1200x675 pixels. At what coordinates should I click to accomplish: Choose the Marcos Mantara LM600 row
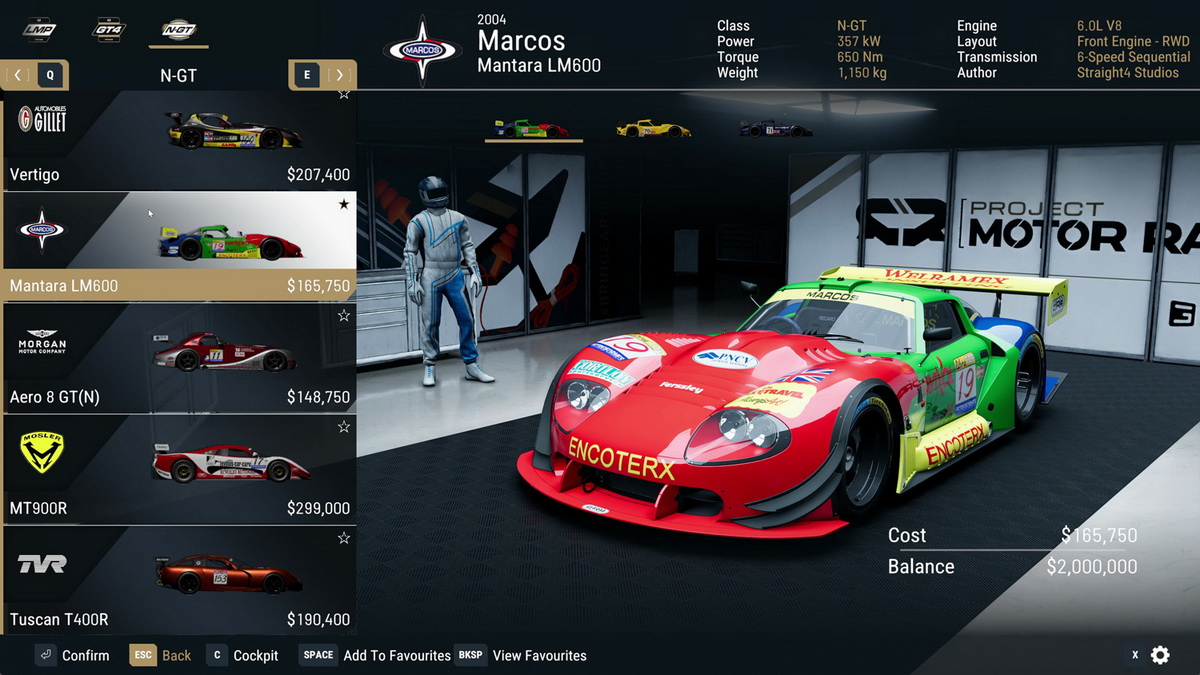tap(178, 245)
